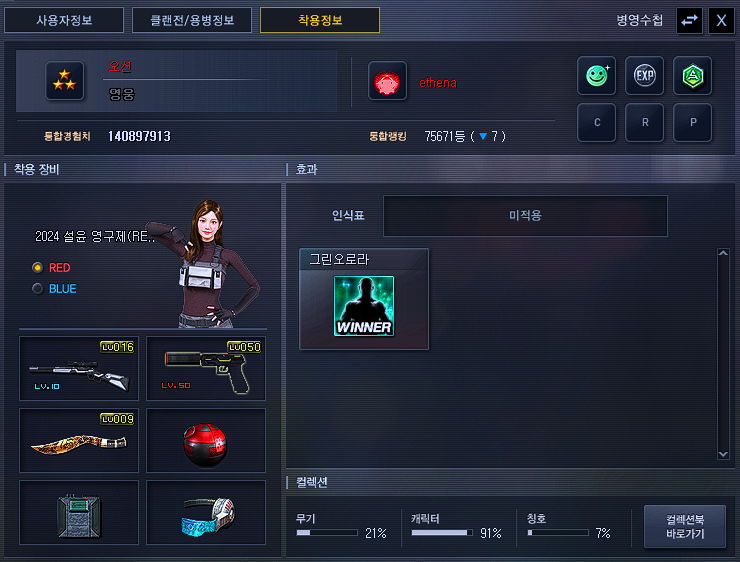Select the LV.050 silenced pistol slot

206,369
